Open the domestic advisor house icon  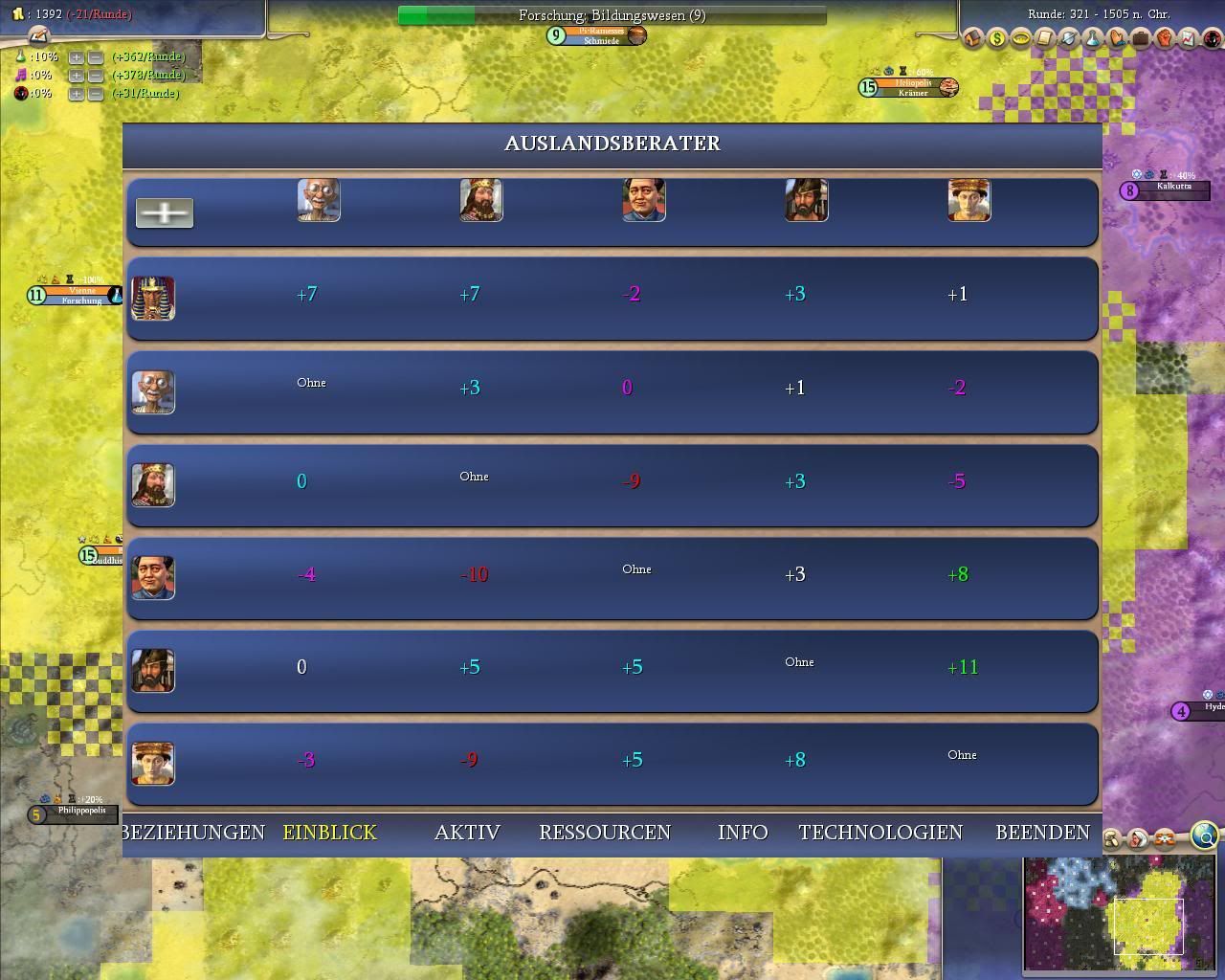973,39
